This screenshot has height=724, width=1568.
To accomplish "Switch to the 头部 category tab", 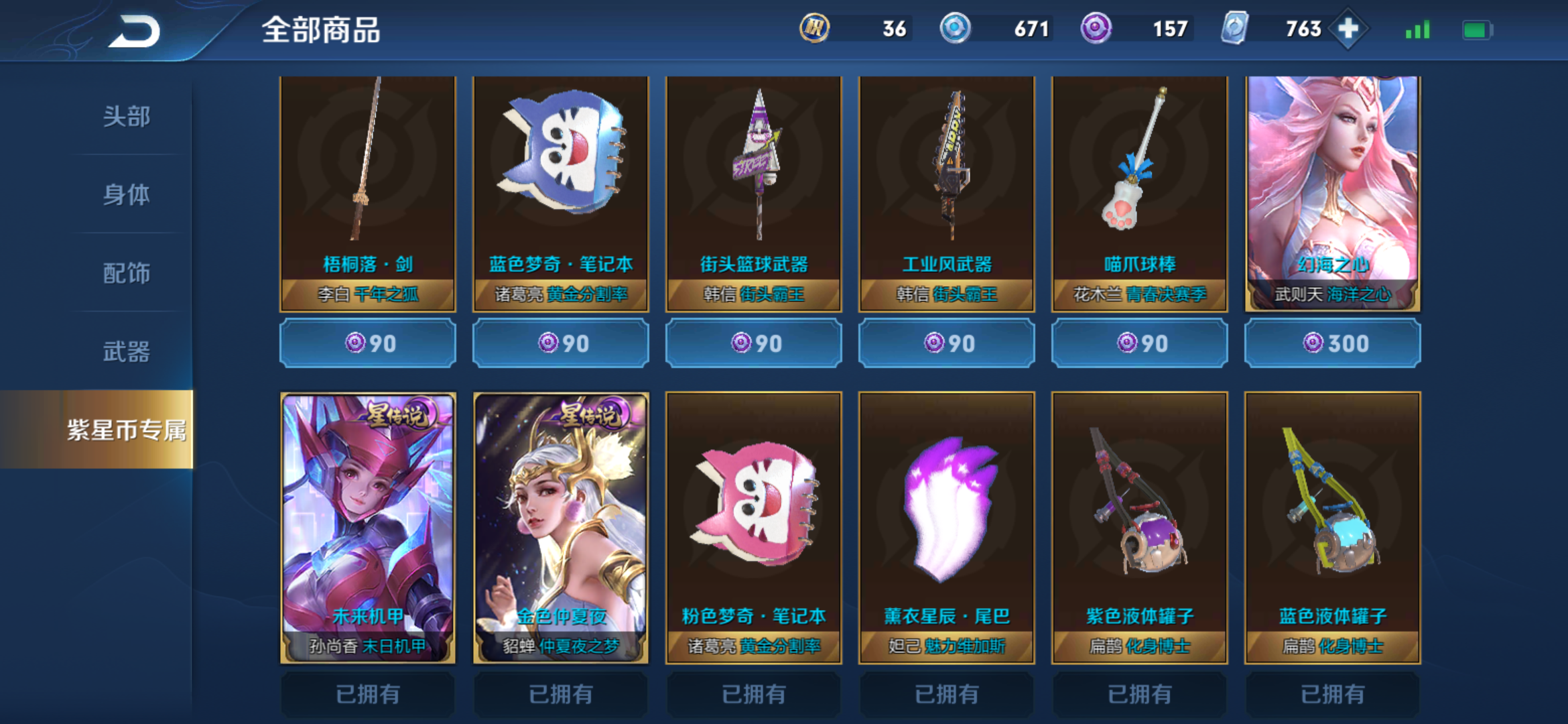I will 126,117.
